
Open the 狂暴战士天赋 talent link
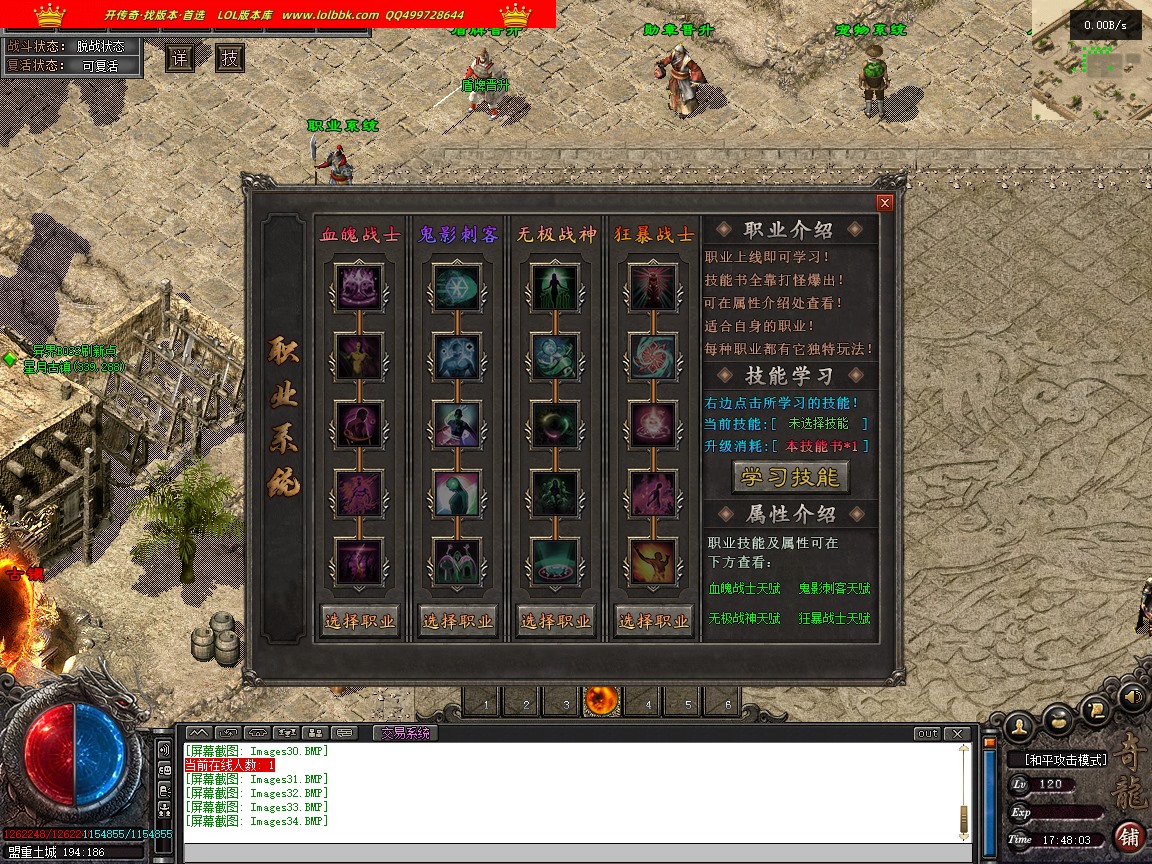click(x=834, y=619)
